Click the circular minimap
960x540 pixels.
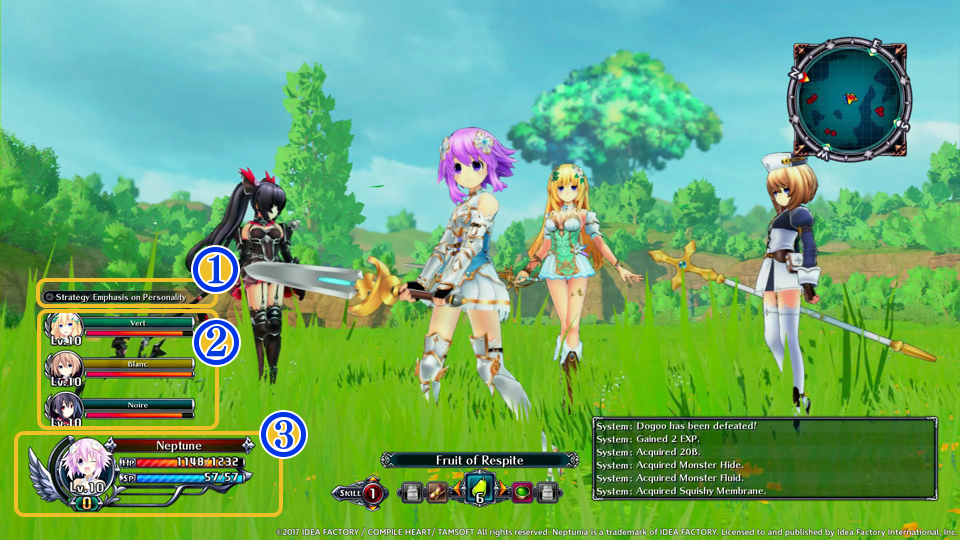pyautogui.click(x=850, y=99)
